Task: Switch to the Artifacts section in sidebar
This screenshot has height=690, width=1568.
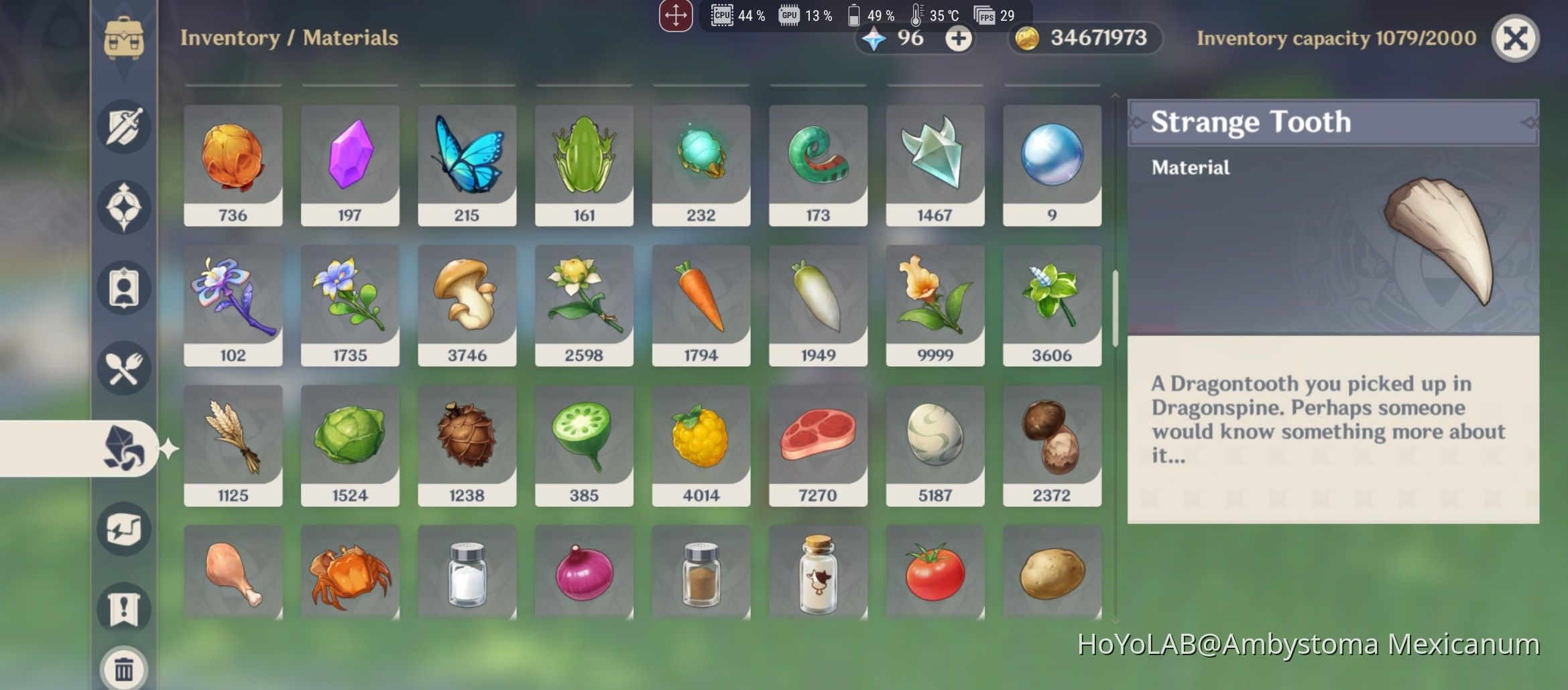Action: coord(124,207)
